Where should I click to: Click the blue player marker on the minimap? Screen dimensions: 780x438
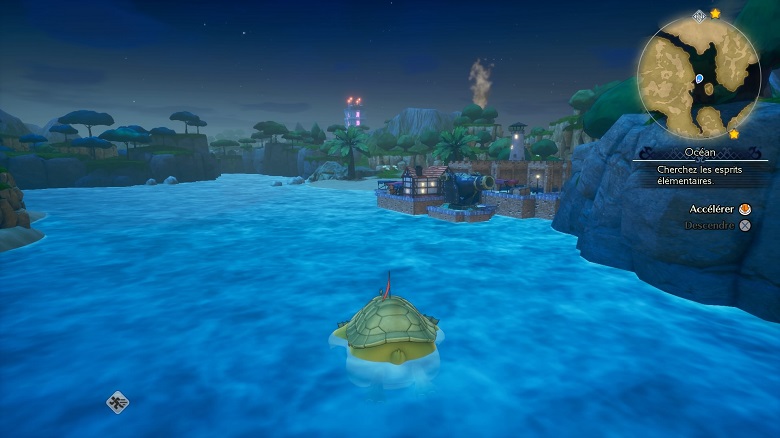click(699, 77)
